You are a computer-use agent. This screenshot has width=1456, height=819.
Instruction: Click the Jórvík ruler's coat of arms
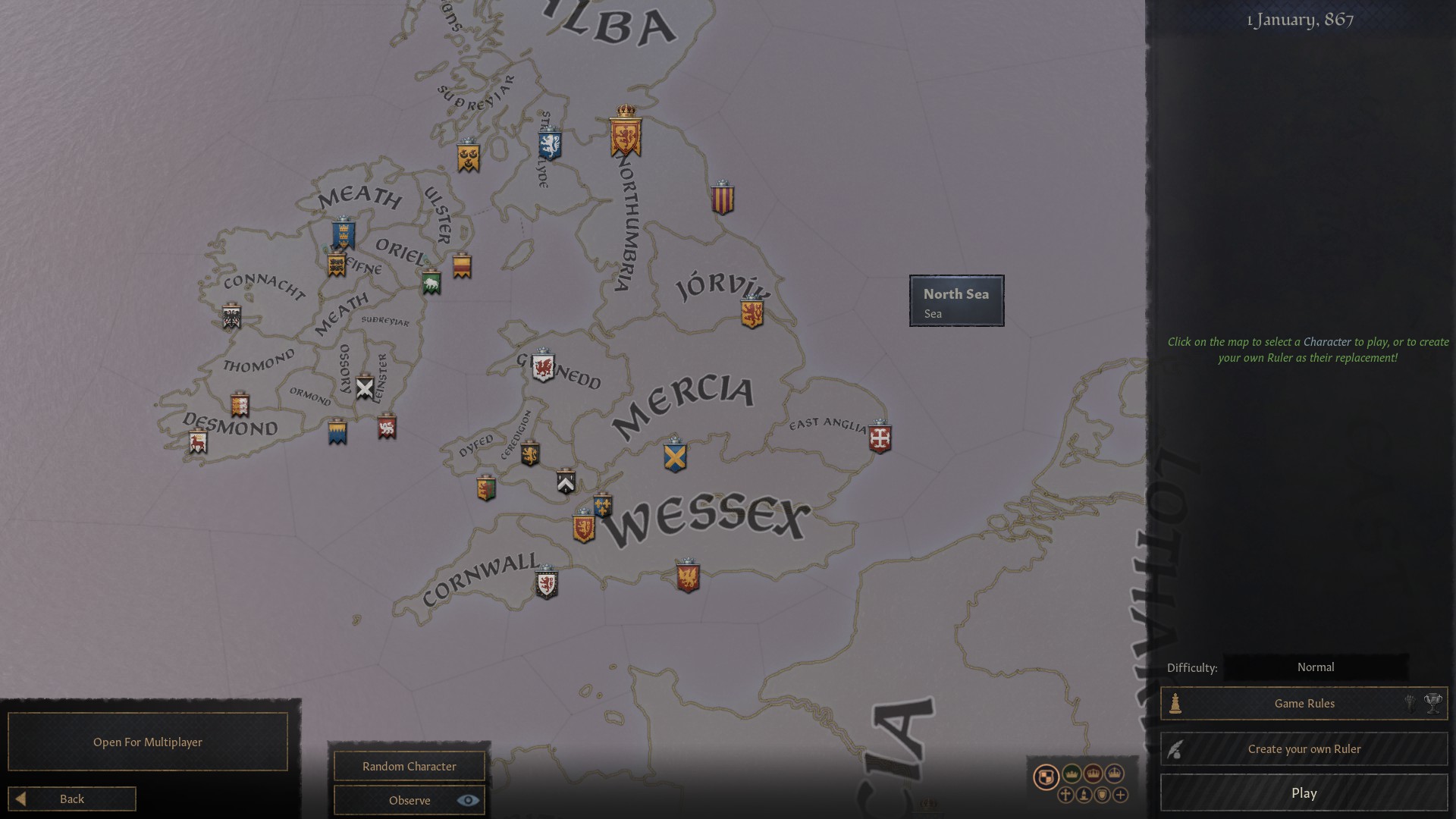pos(752,311)
